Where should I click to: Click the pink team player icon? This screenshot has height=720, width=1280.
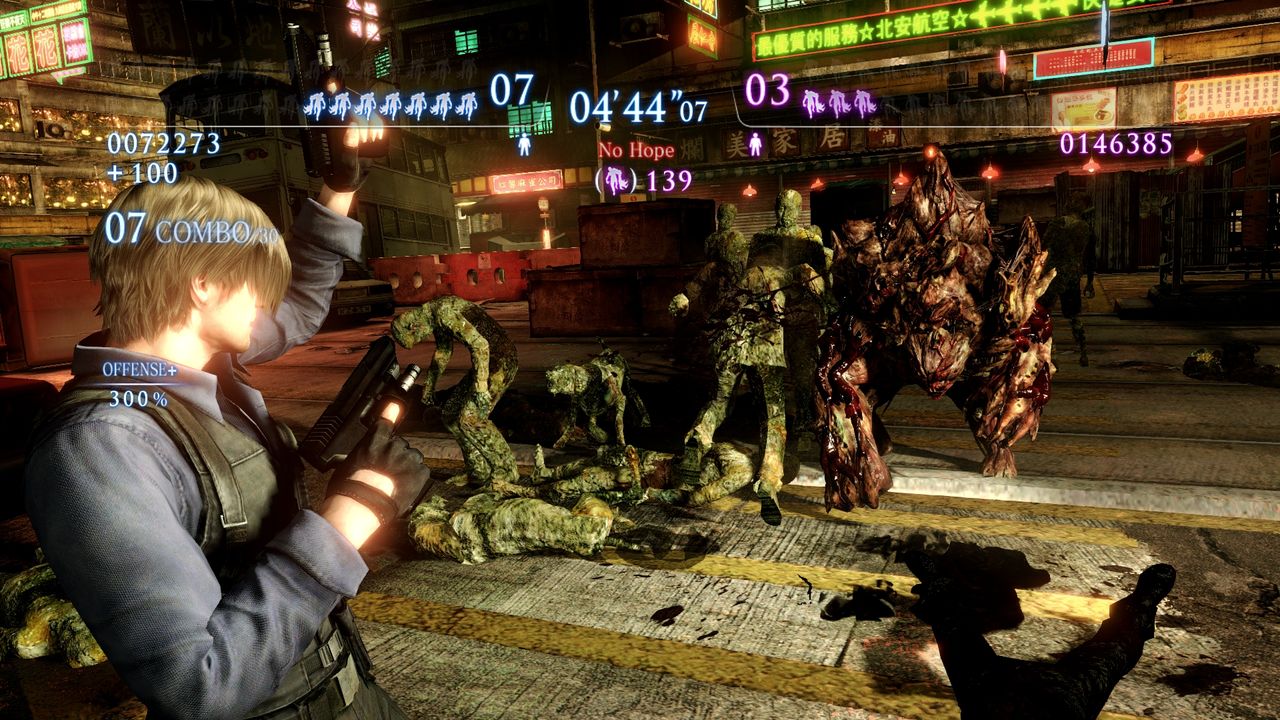755,144
